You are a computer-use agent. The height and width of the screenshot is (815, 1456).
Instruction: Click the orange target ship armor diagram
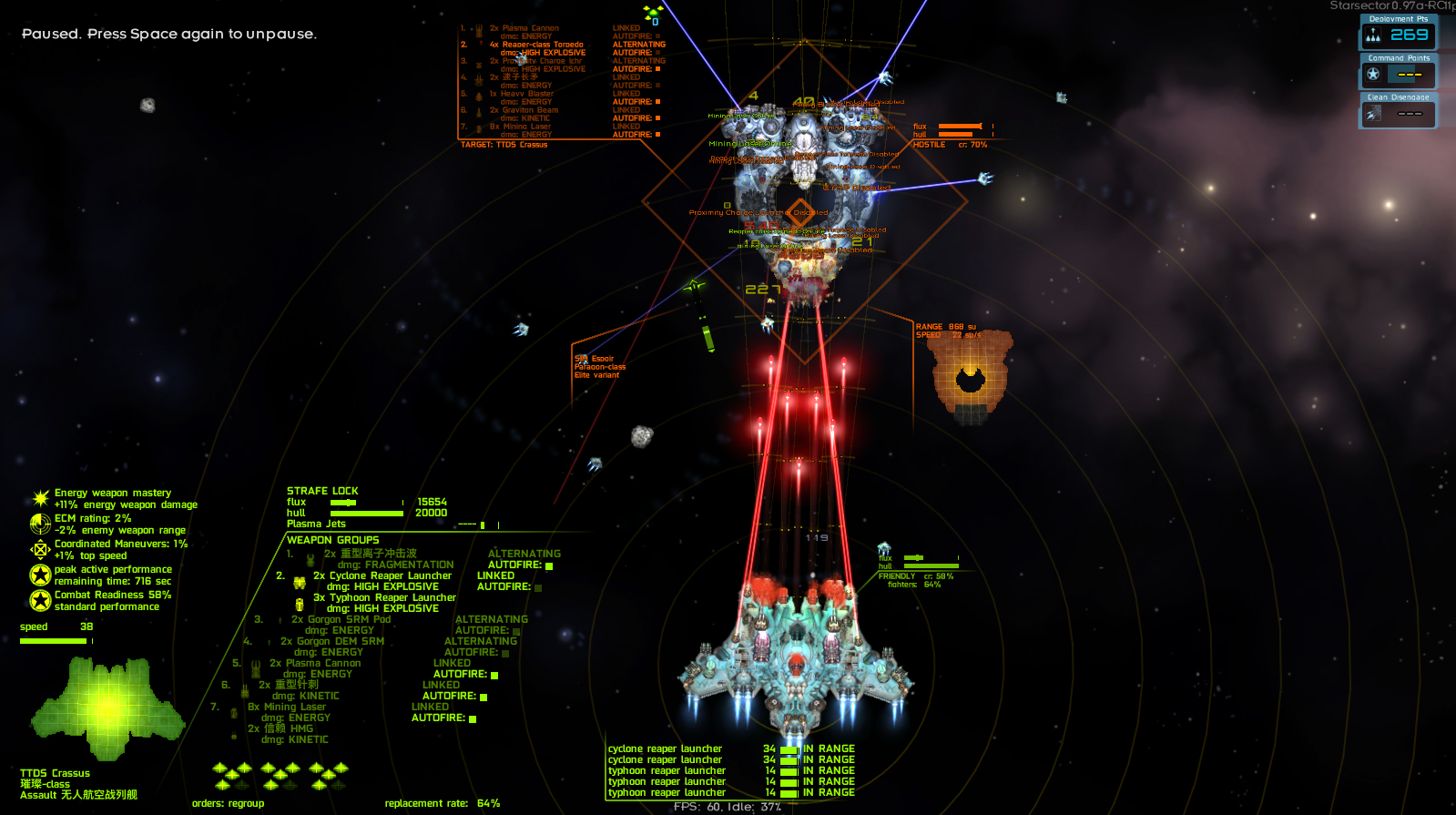coord(971,376)
